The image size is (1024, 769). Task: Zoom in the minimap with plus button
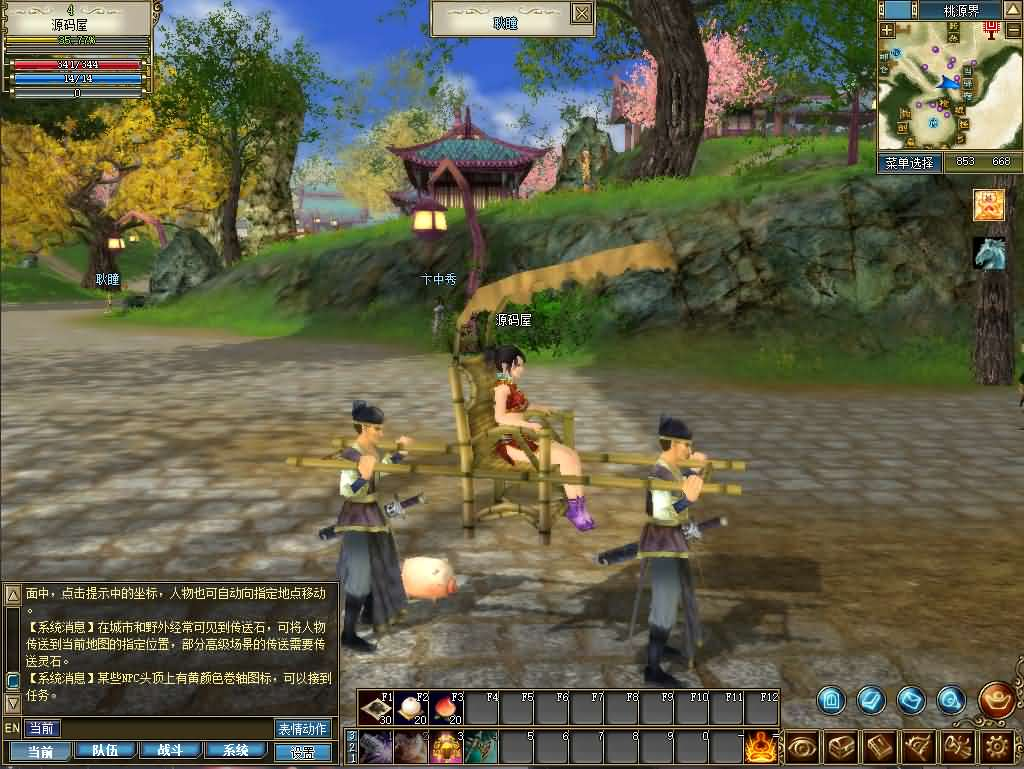pos(887,30)
